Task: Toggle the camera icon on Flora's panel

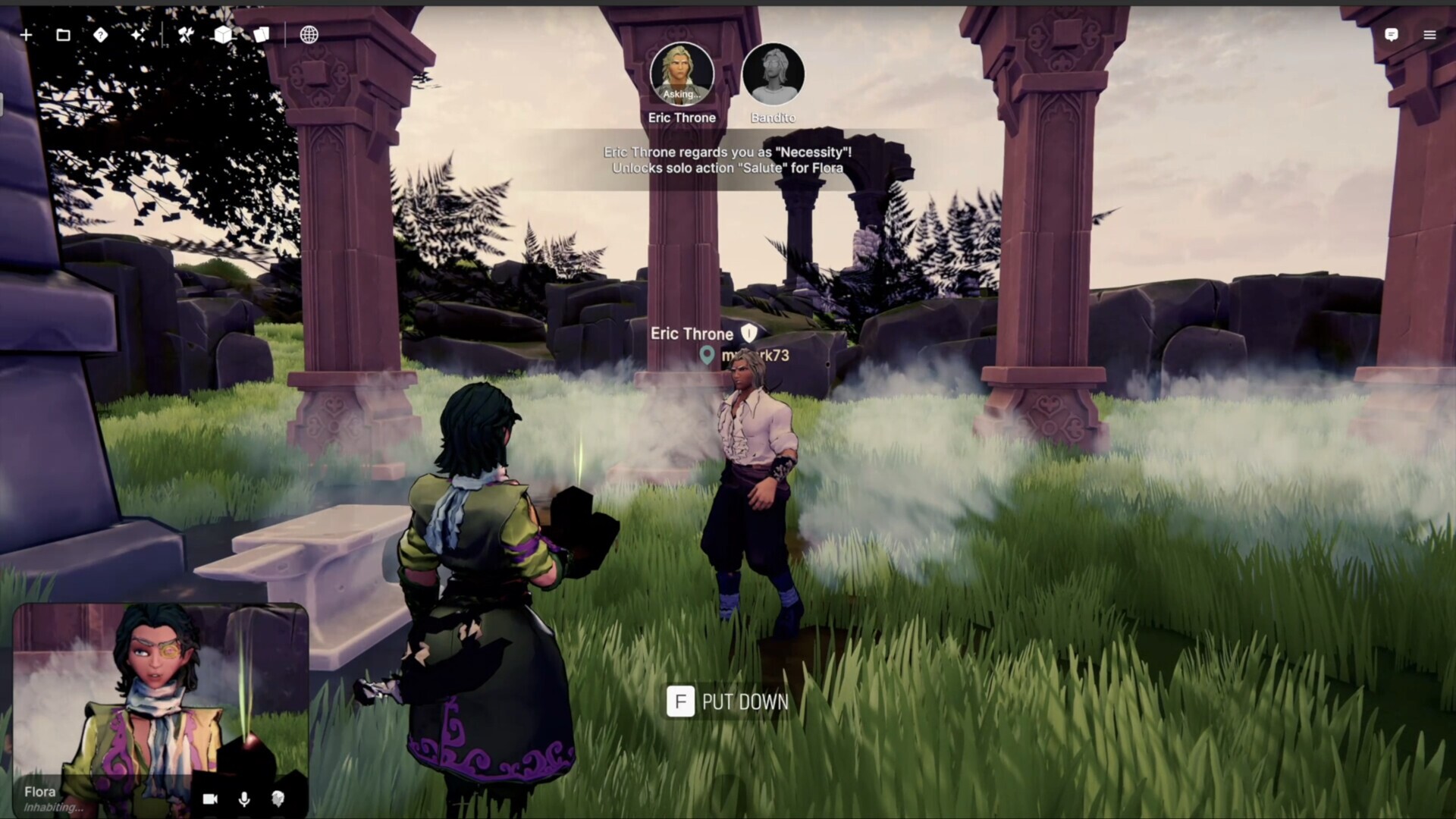Action: click(210, 799)
